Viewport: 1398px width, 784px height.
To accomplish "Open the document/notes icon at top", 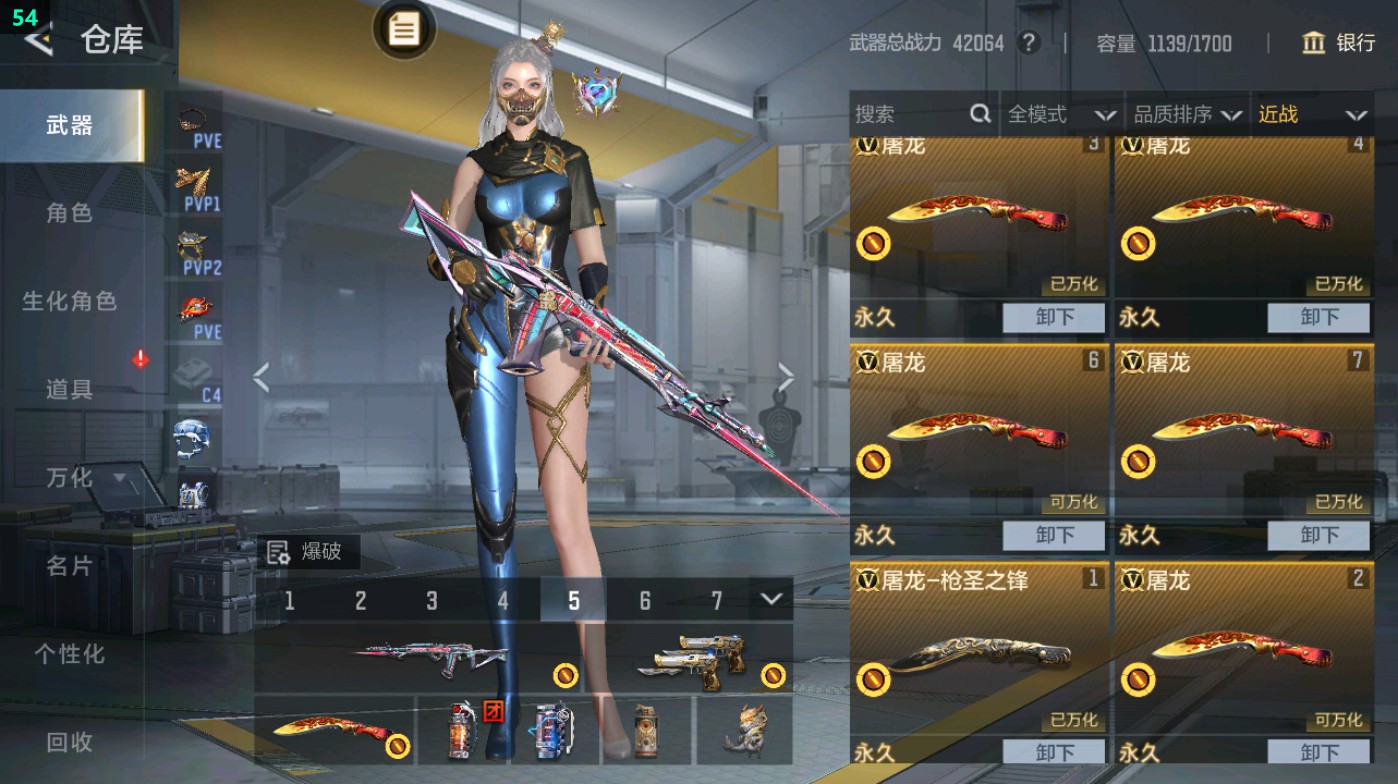I will [403, 30].
